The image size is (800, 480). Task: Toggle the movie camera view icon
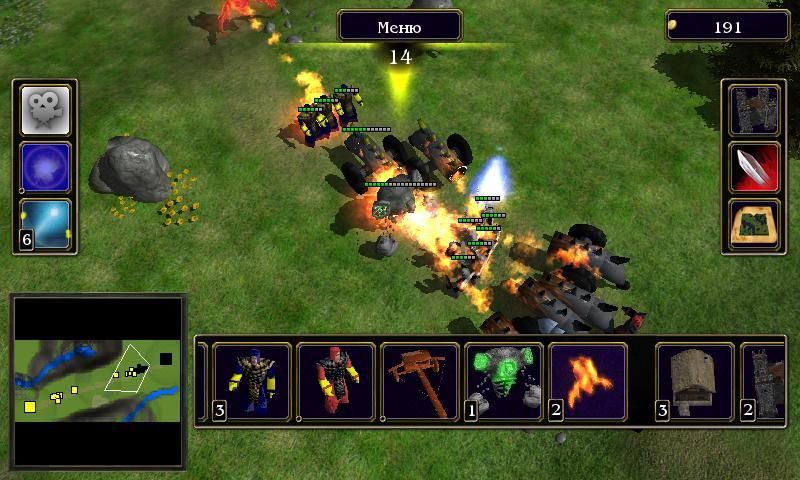tap(46, 110)
